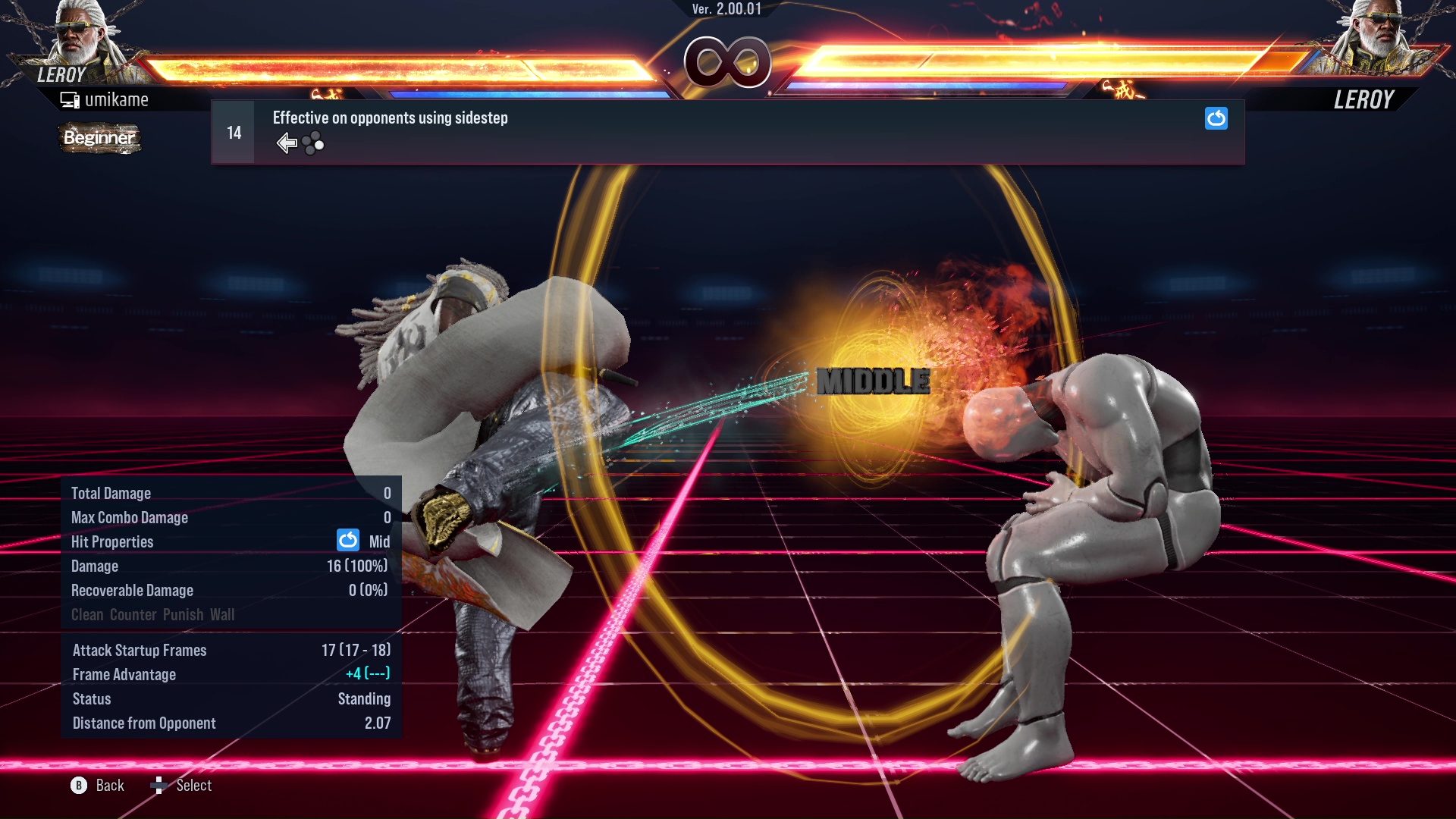The image size is (1456, 819).
Task: Click the blue replay loop icon
Action: [x=1216, y=119]
